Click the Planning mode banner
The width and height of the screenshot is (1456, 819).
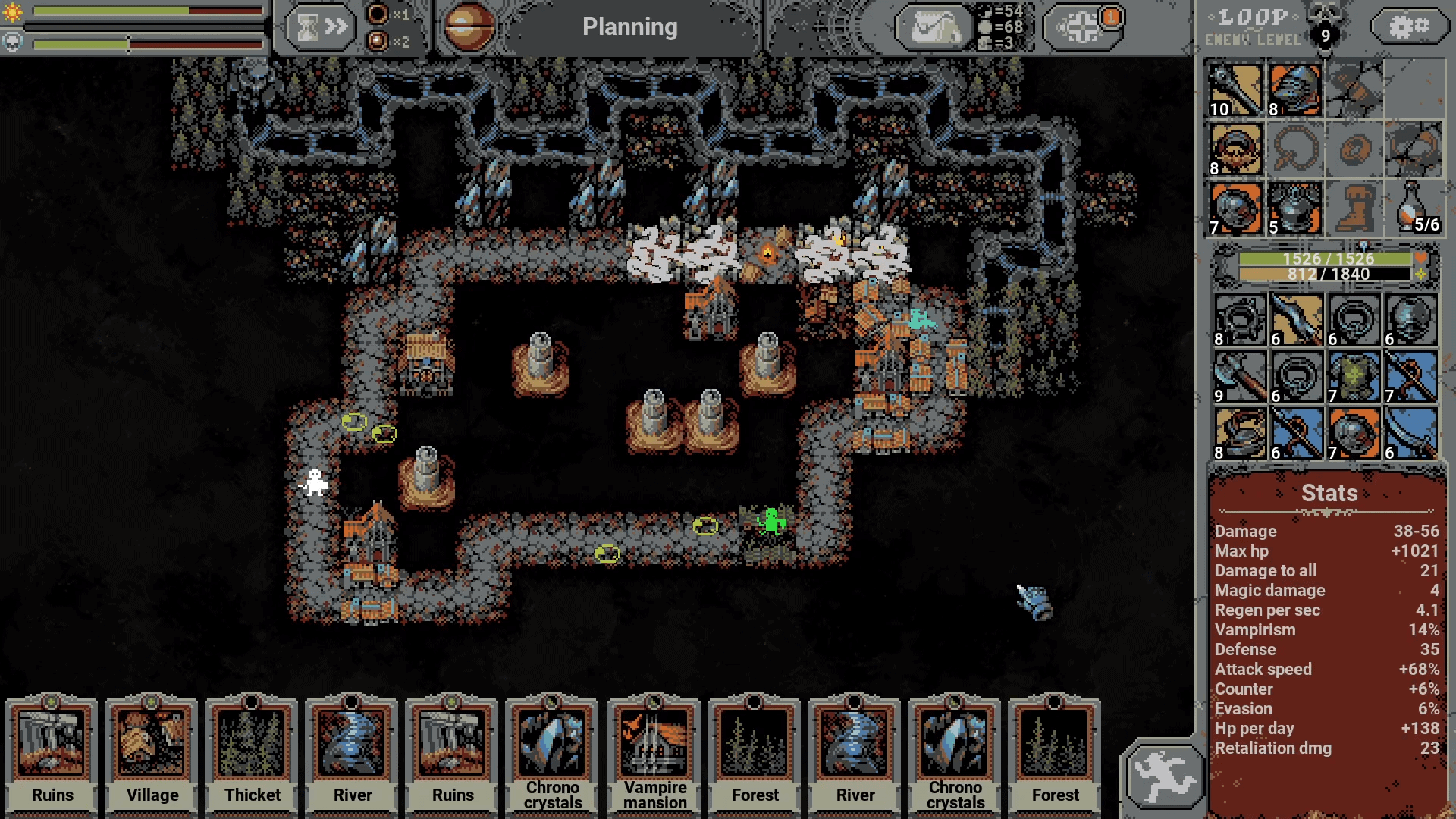pos(629,27)
